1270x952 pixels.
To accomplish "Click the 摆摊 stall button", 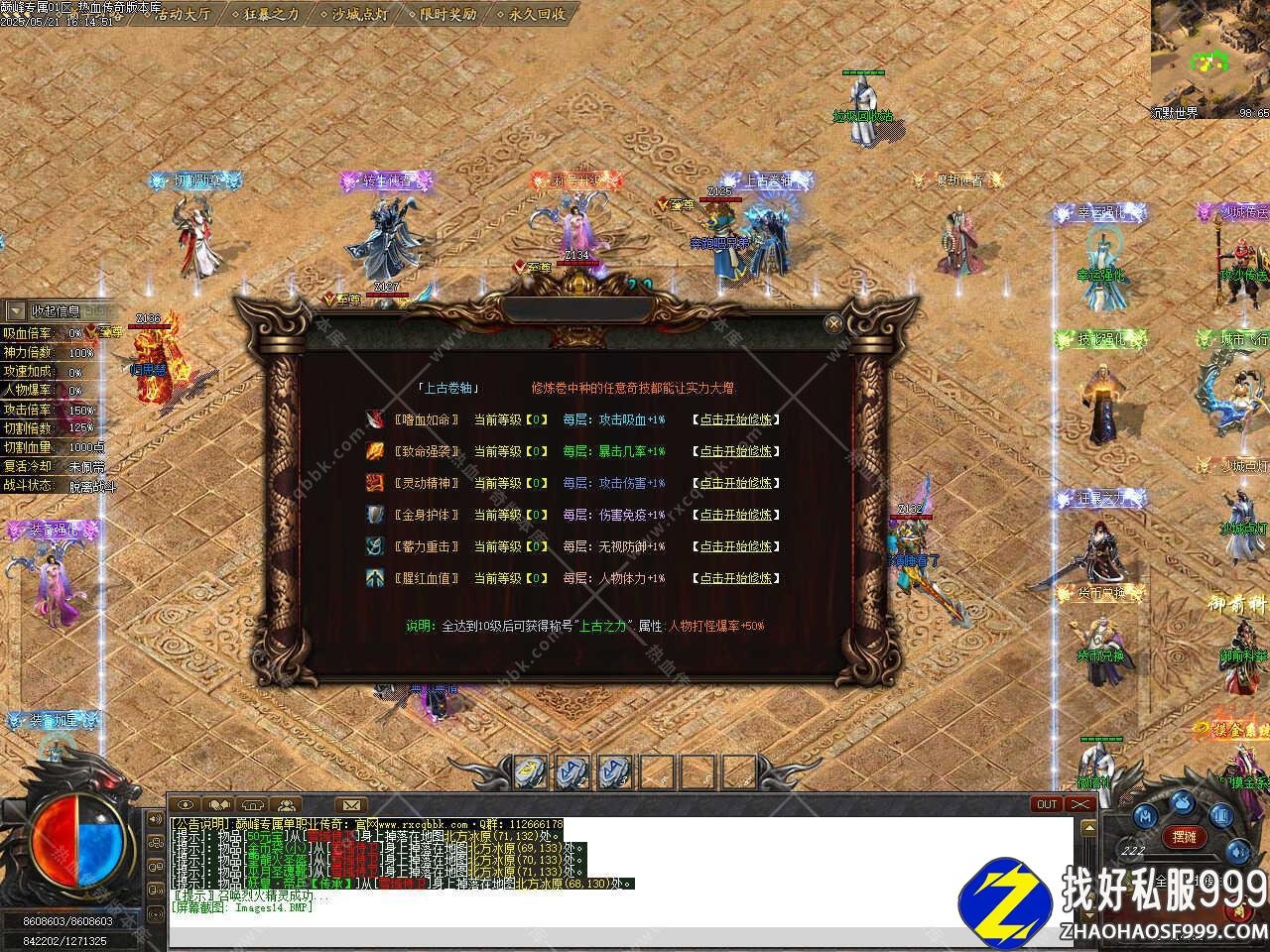I will 1184,837.
